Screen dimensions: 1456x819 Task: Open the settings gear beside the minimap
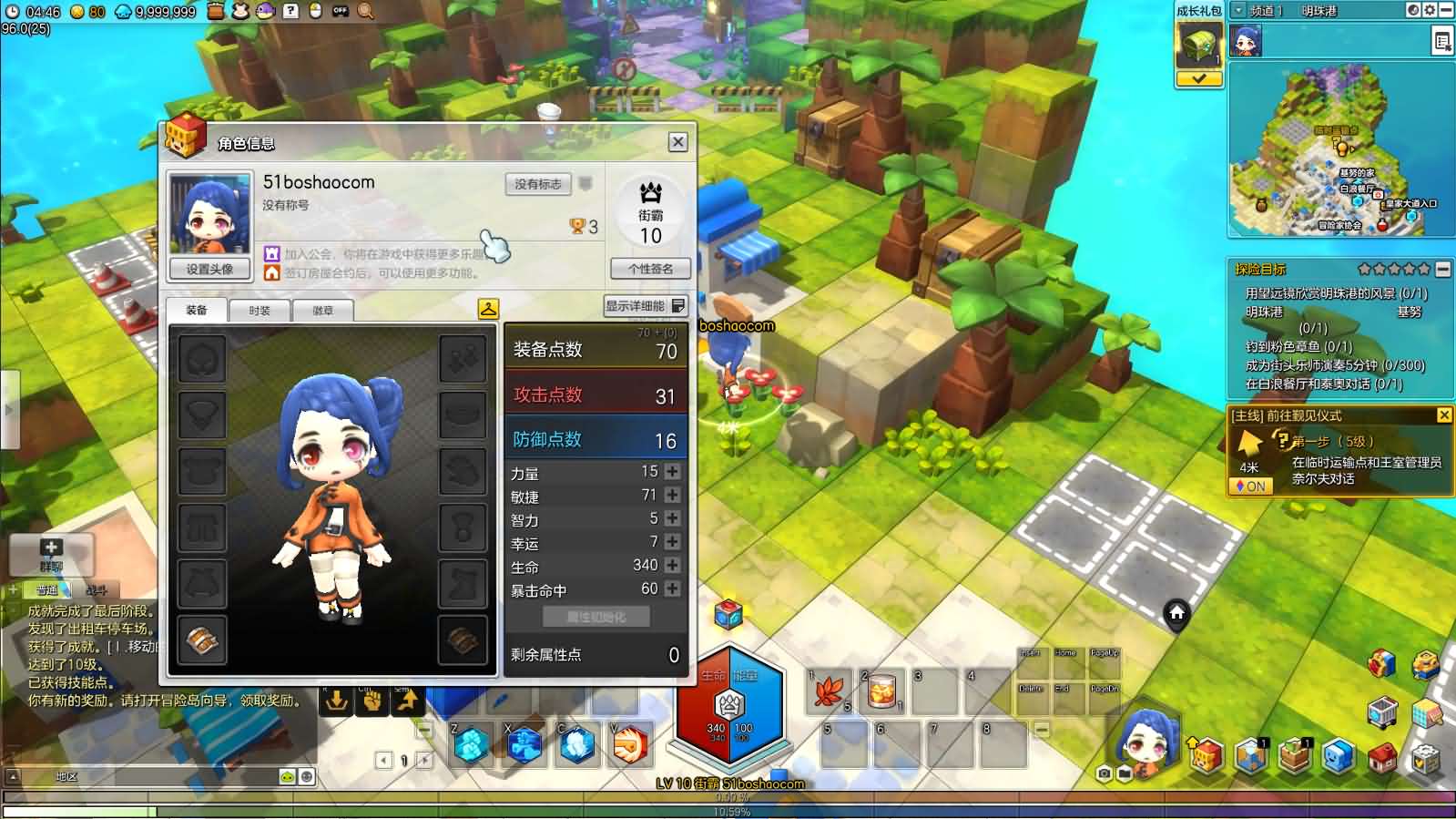[x=1431, y=10]
